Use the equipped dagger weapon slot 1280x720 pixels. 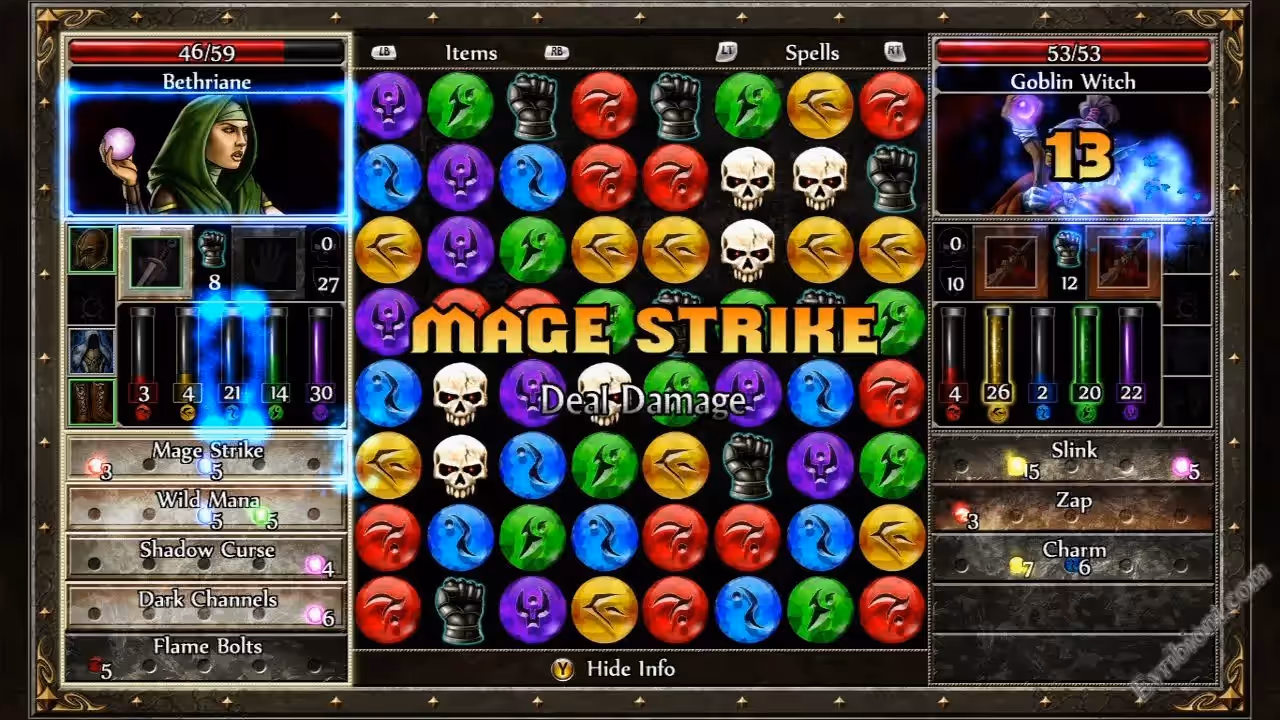tap(156, 262)
